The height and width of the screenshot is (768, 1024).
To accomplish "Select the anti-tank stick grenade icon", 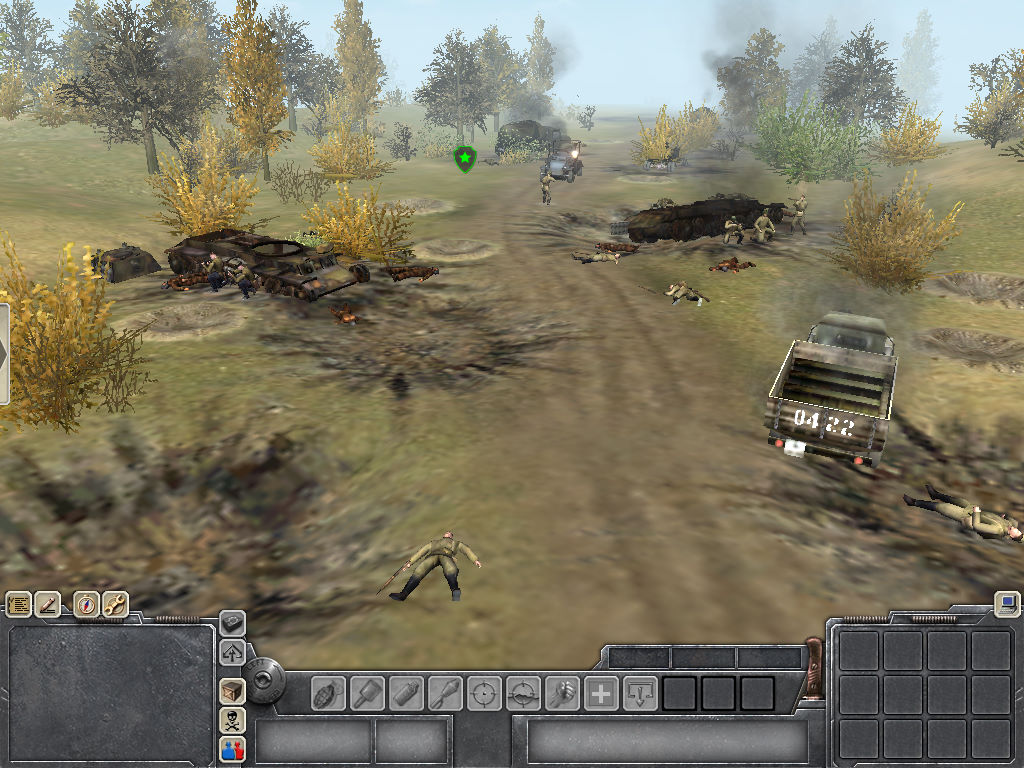I will point(367,693).
